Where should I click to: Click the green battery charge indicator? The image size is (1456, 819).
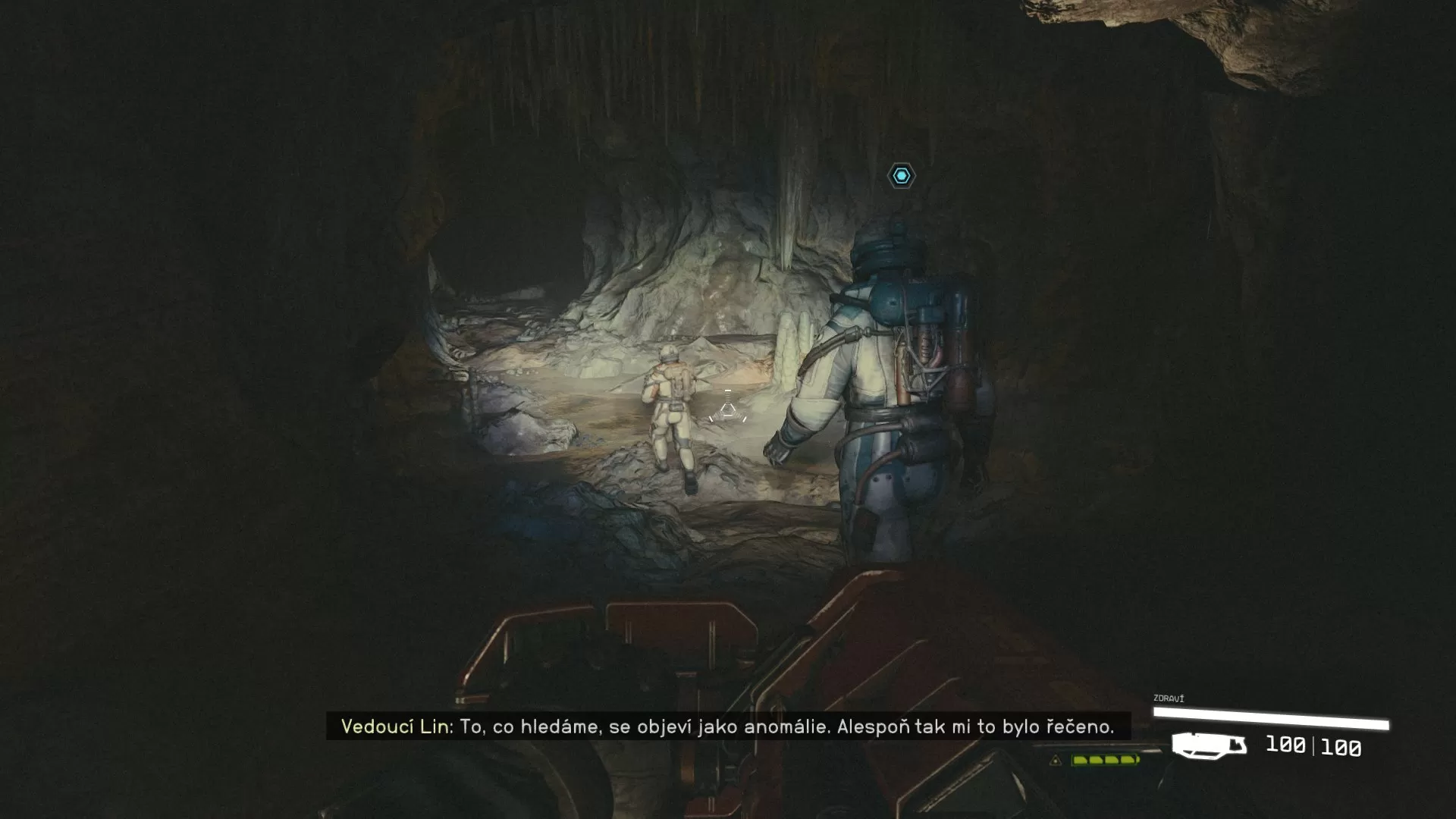1103,761
